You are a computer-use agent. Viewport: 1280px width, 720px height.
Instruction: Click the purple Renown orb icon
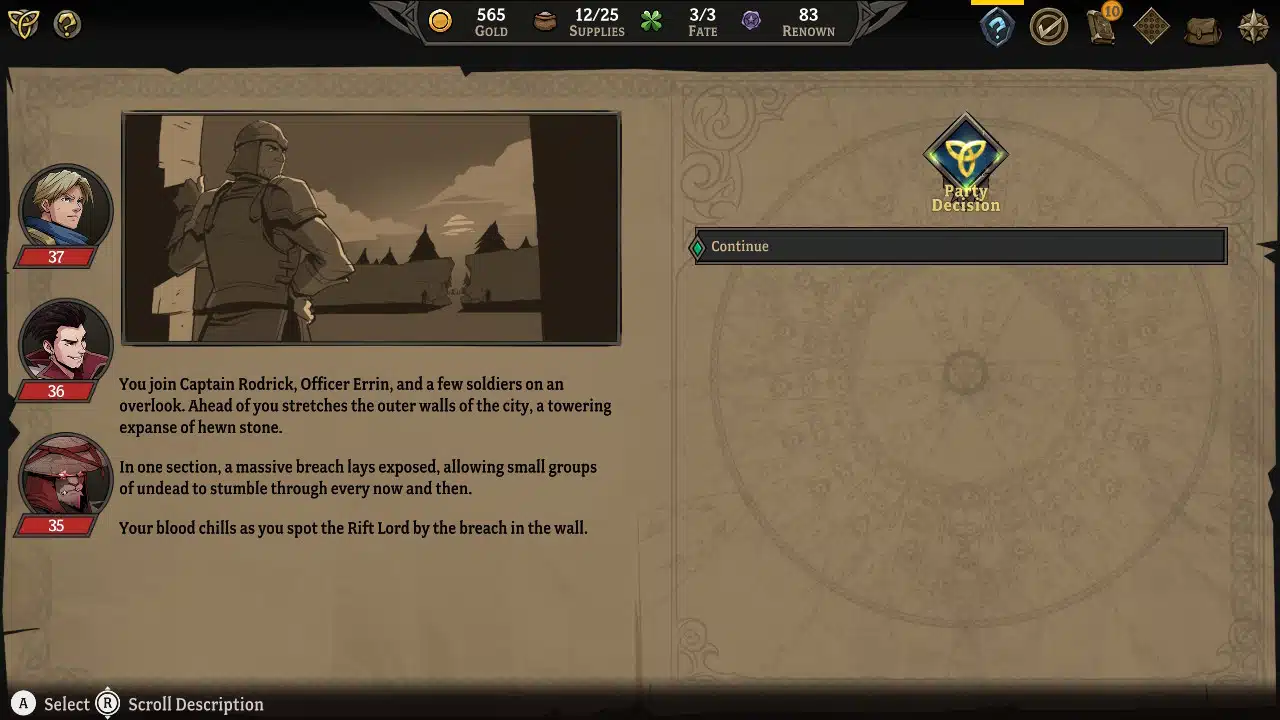coord(751,20)
